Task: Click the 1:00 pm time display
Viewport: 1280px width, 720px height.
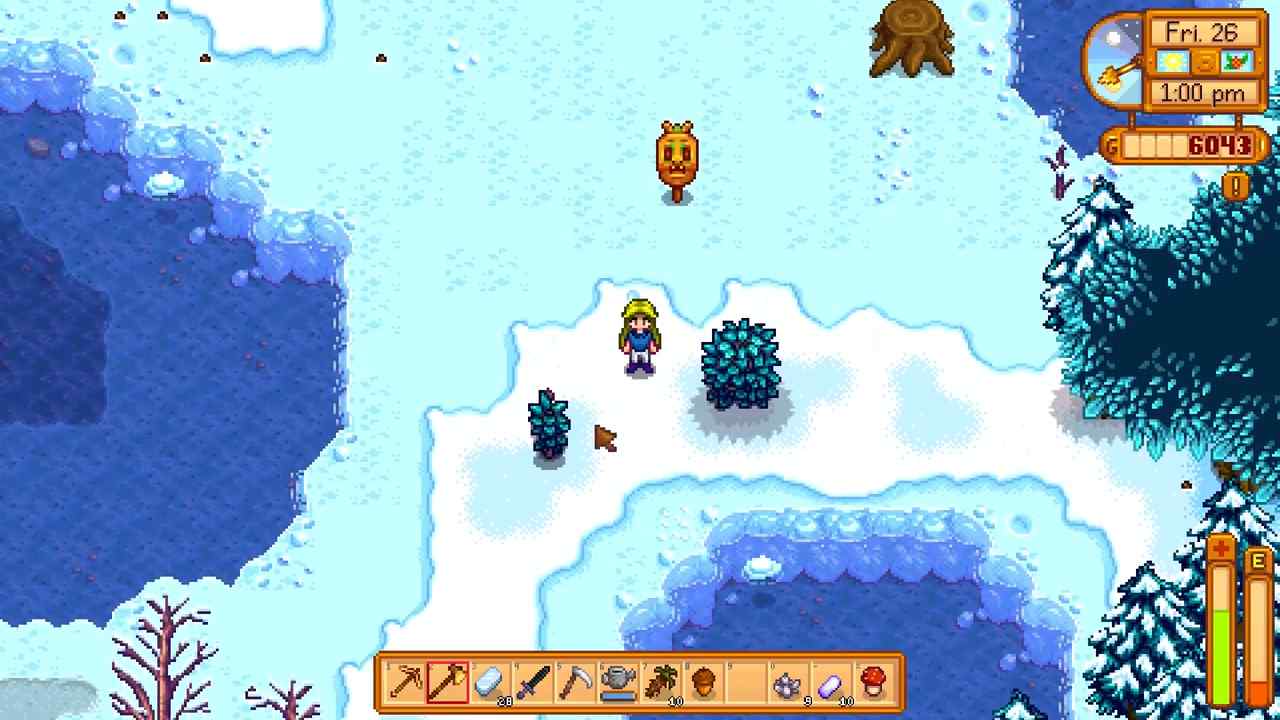Action: (x=1204, y=91)
